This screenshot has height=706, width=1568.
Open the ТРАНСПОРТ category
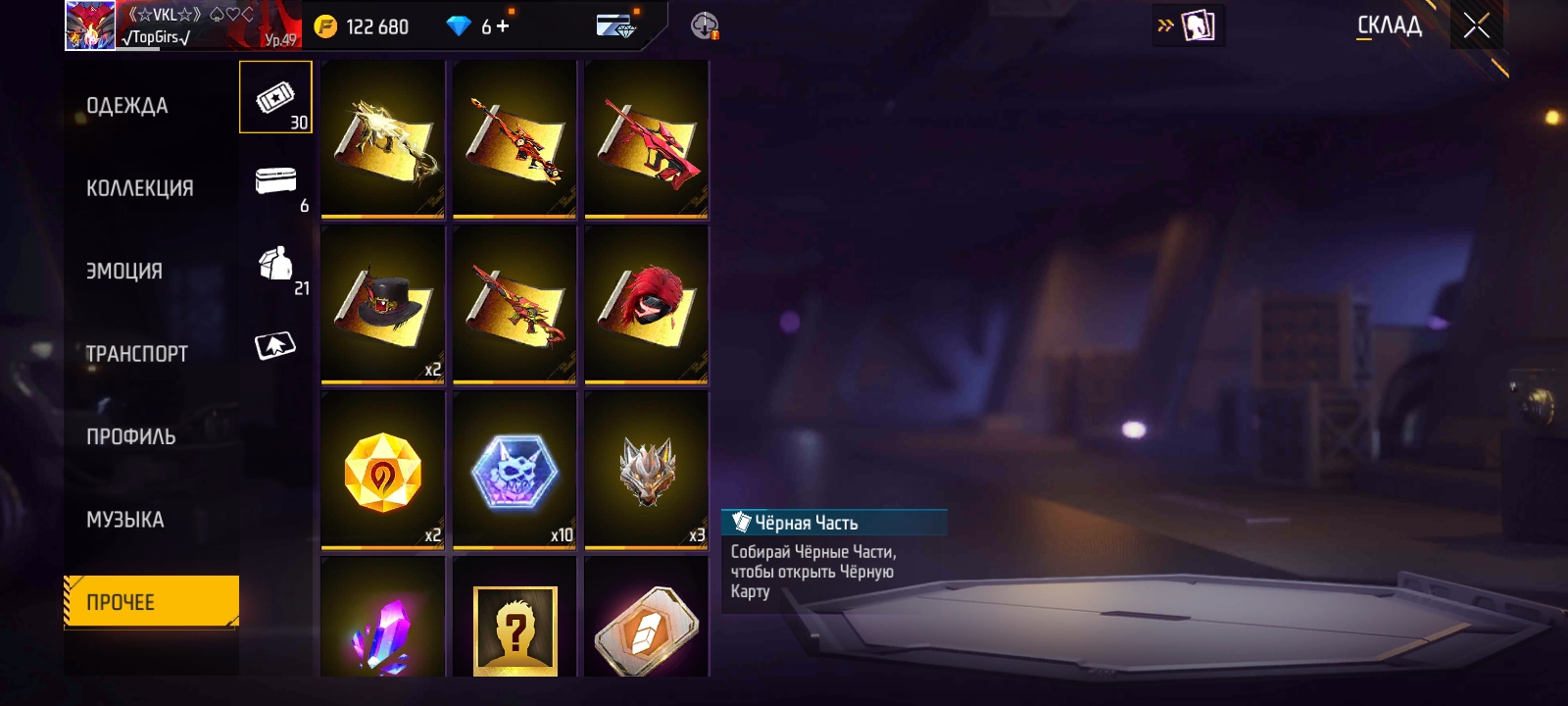(137, 354)
